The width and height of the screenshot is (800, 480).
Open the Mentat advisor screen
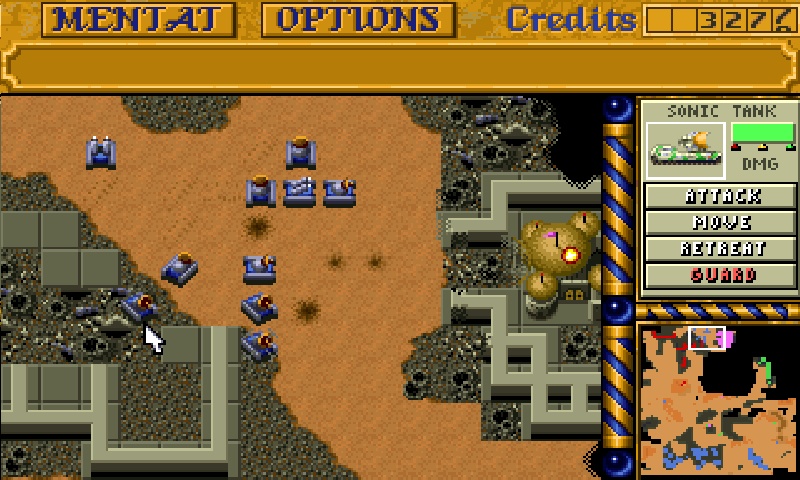click(138, 19)
